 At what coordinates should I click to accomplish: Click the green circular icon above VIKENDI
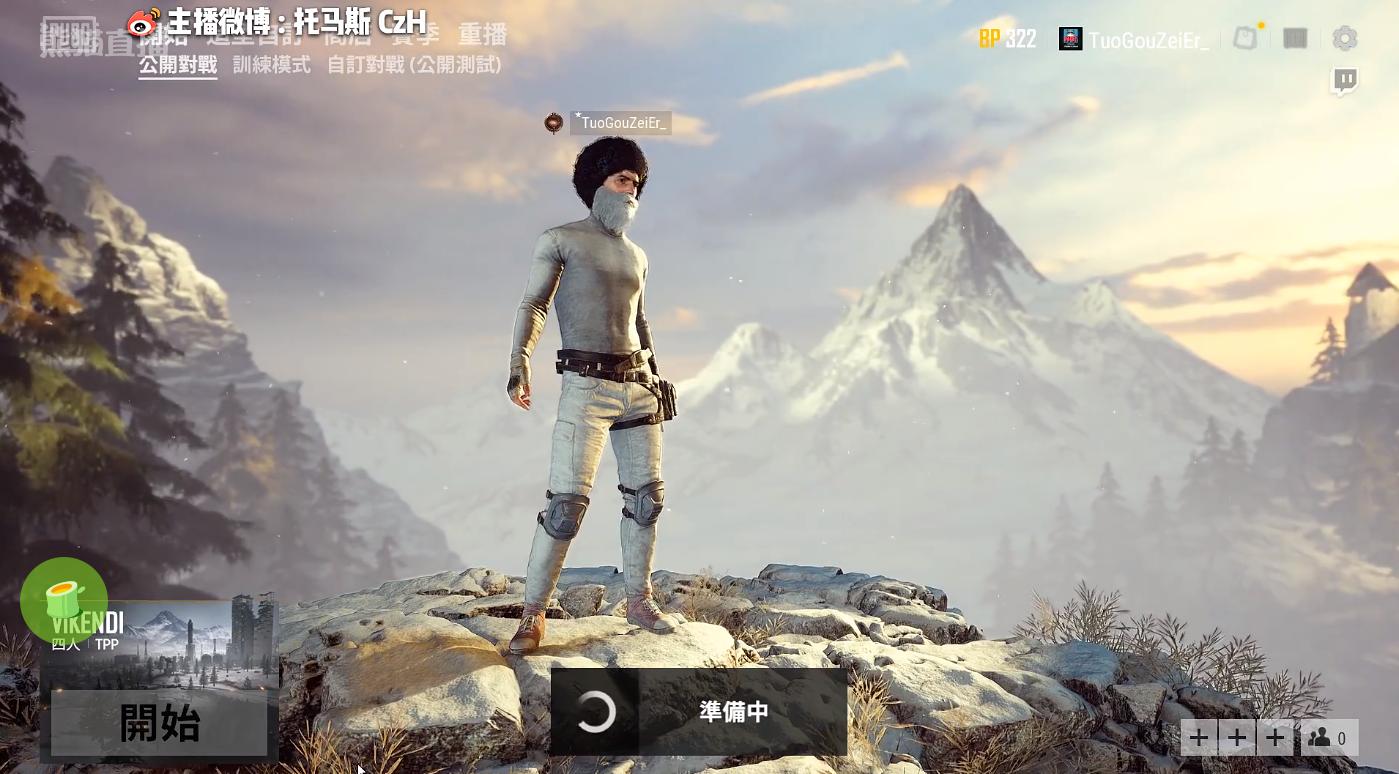pos(64,601)
